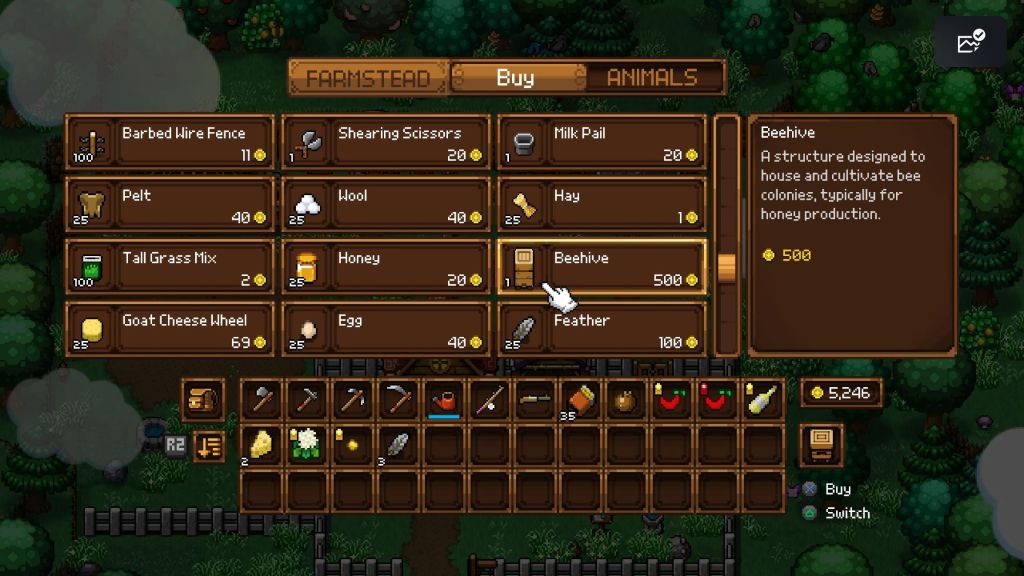The image size is (1024, 576).
Task: Click the sort inventory button
Action: click(208, 445)
